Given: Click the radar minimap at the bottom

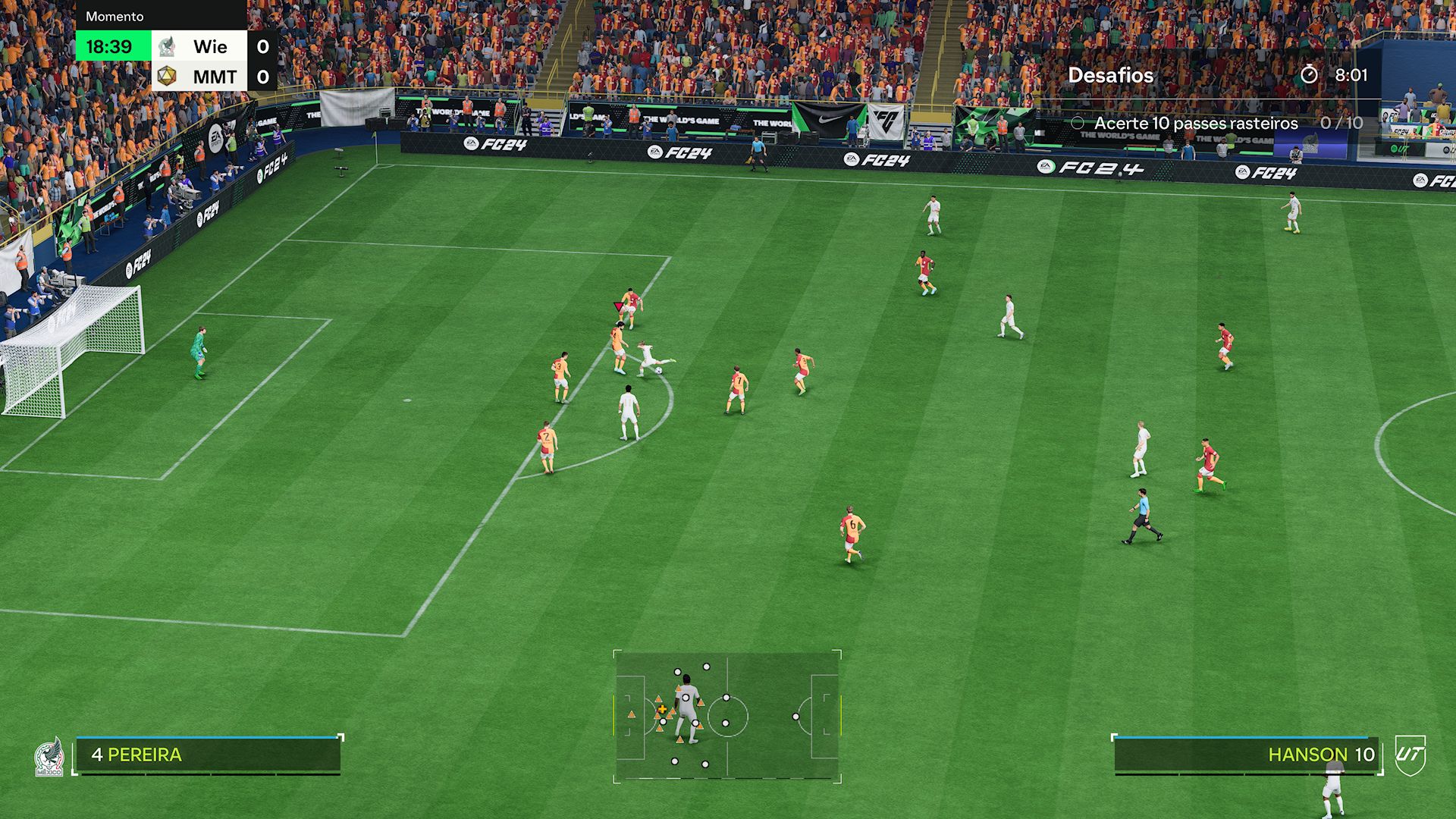Looking at the screenshot, I should 726,716.
